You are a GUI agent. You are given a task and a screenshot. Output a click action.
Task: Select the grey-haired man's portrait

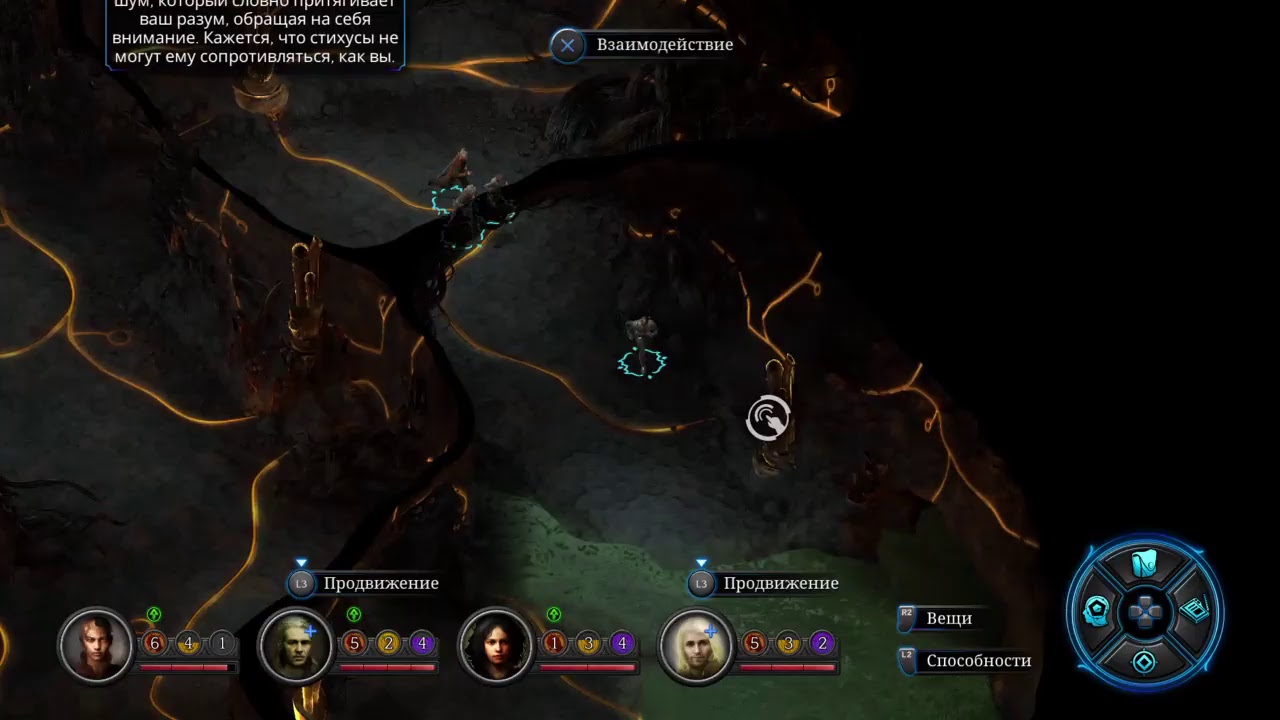coord(296,646)
